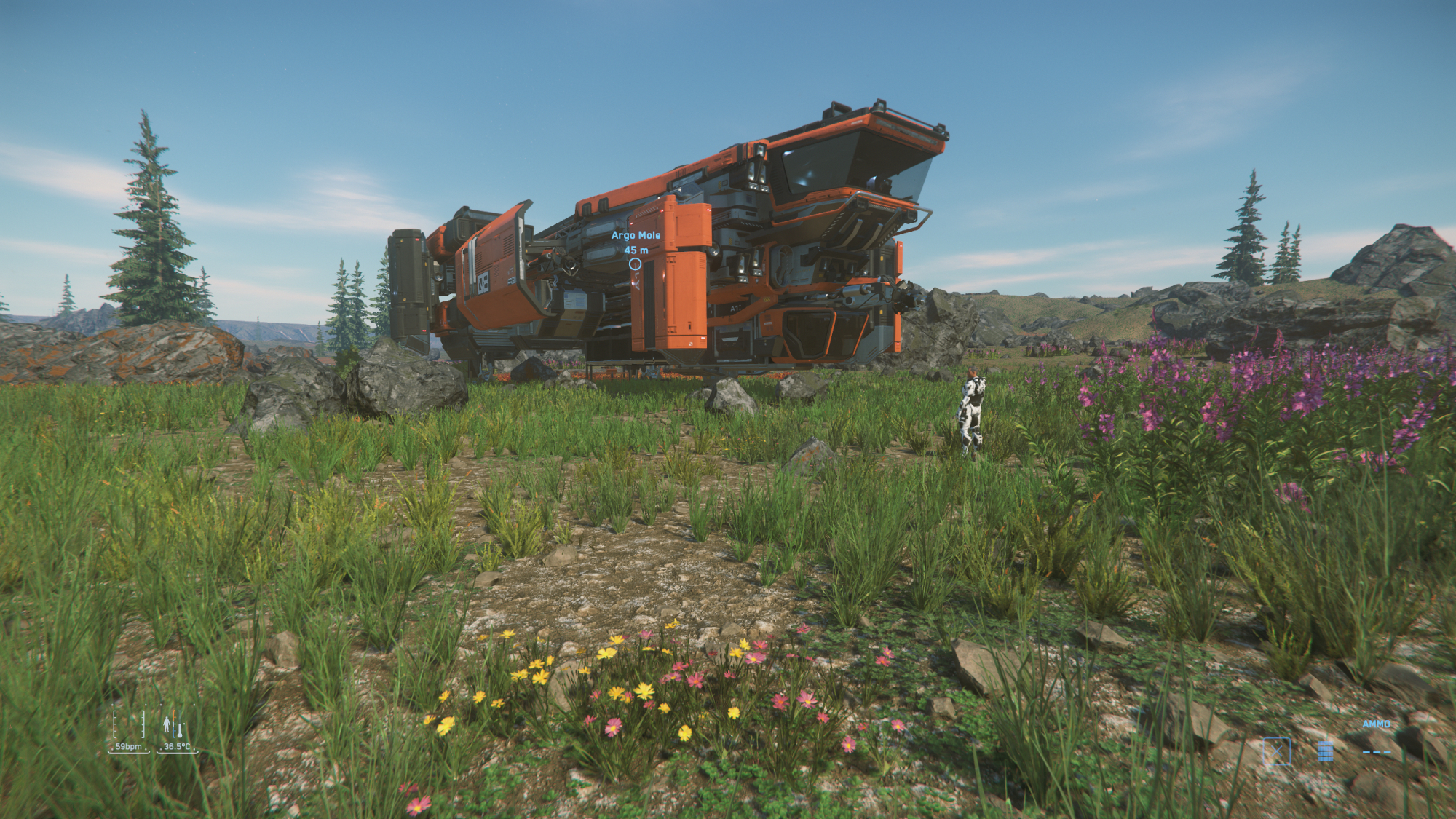
Task: Select the Argo Mole ship marker
Action: point(635,264)
